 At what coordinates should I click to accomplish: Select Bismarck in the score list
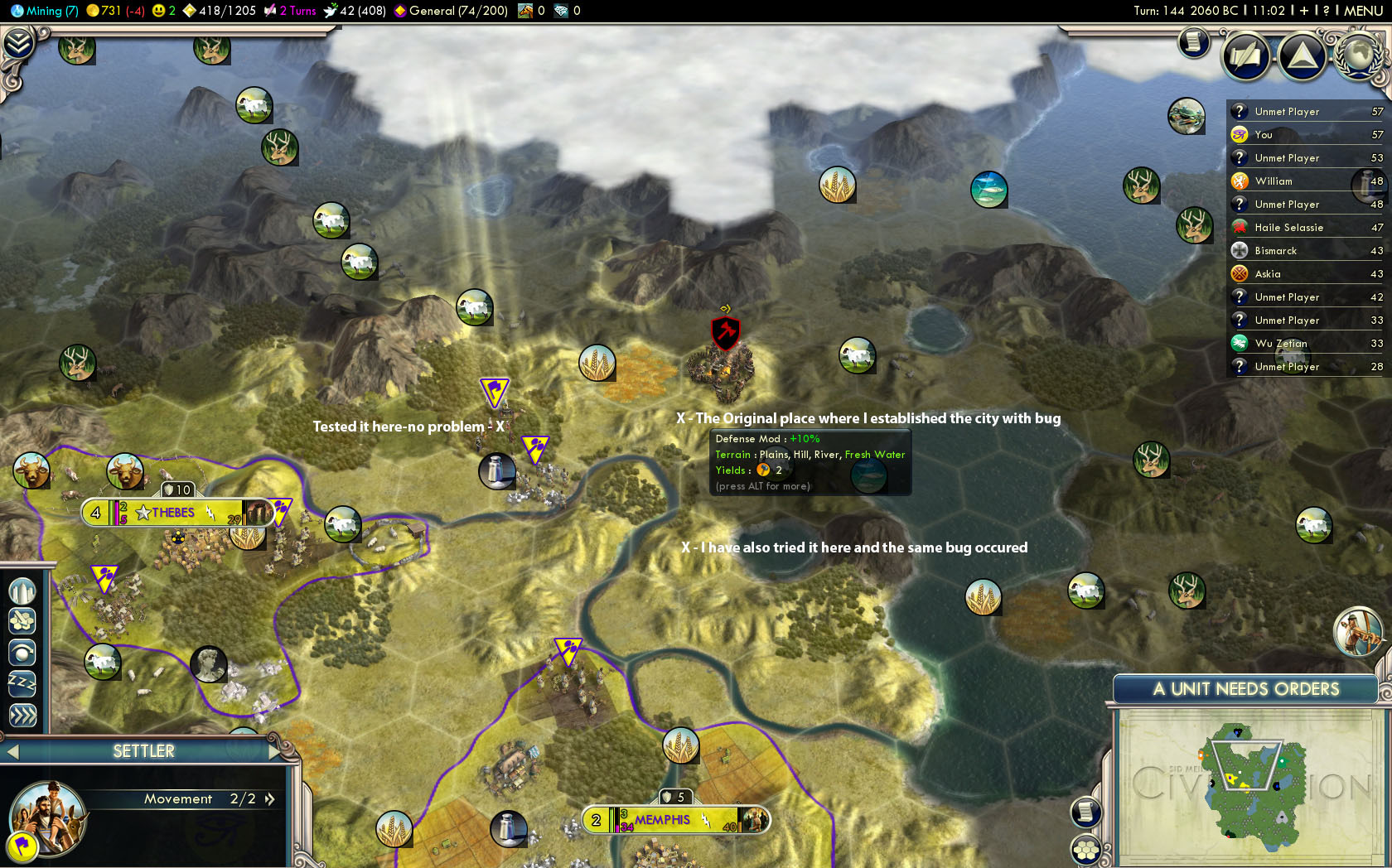pos(1275,251)
